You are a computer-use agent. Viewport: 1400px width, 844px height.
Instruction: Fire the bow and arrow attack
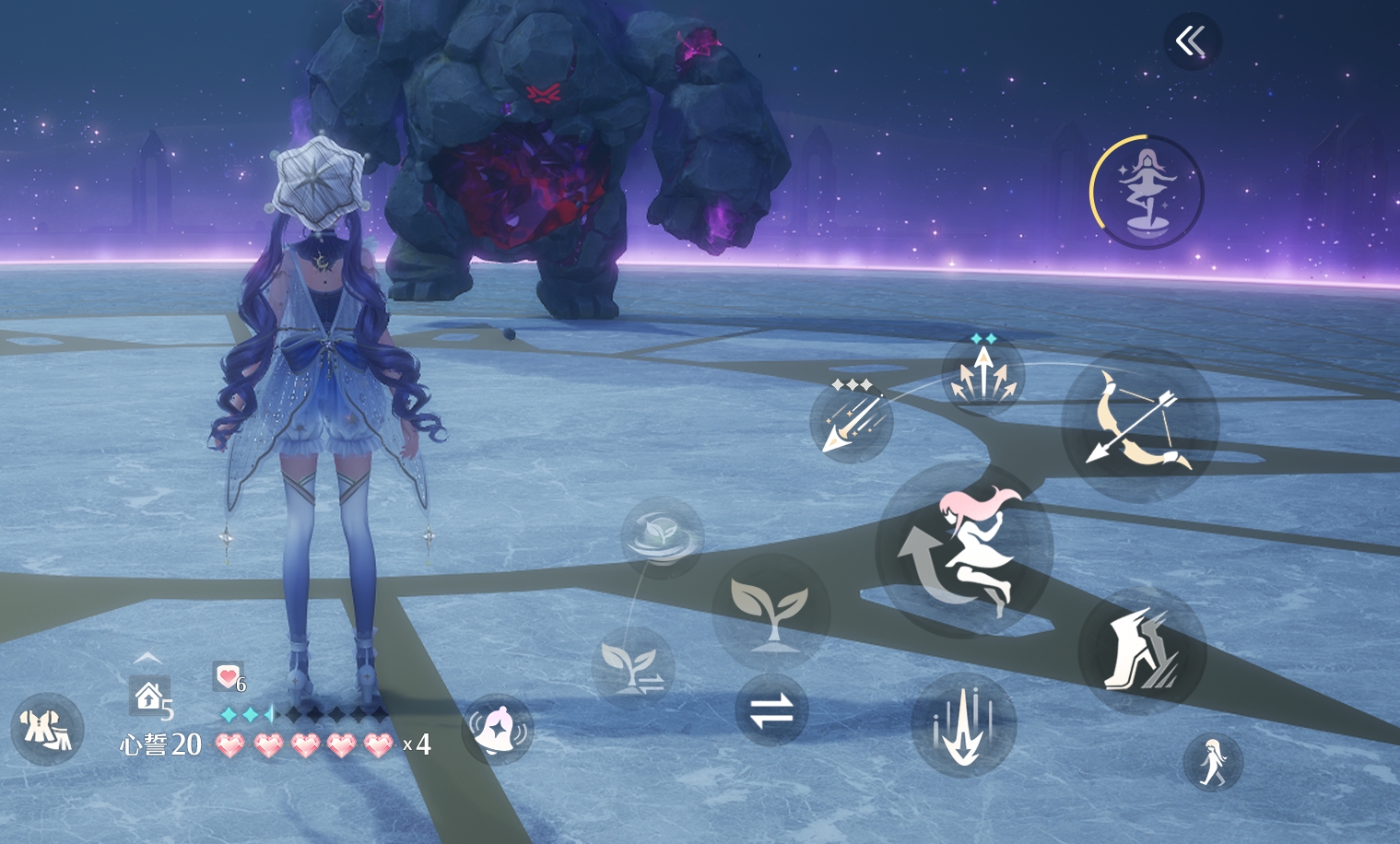pyautogui.click(x=1140, y=423)
